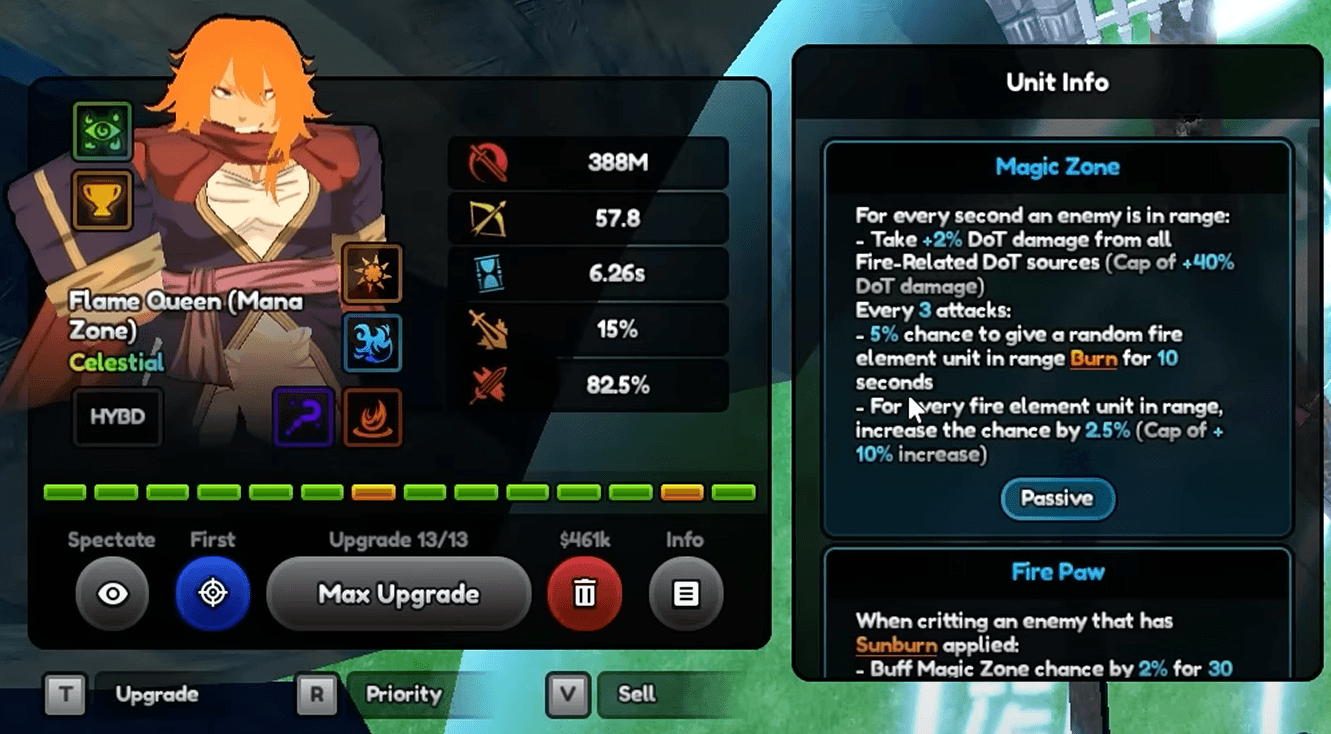Click the Passive tag under Magic Zone
The height and width of the screenshot is (734, 1331).
click(1057, 499)
